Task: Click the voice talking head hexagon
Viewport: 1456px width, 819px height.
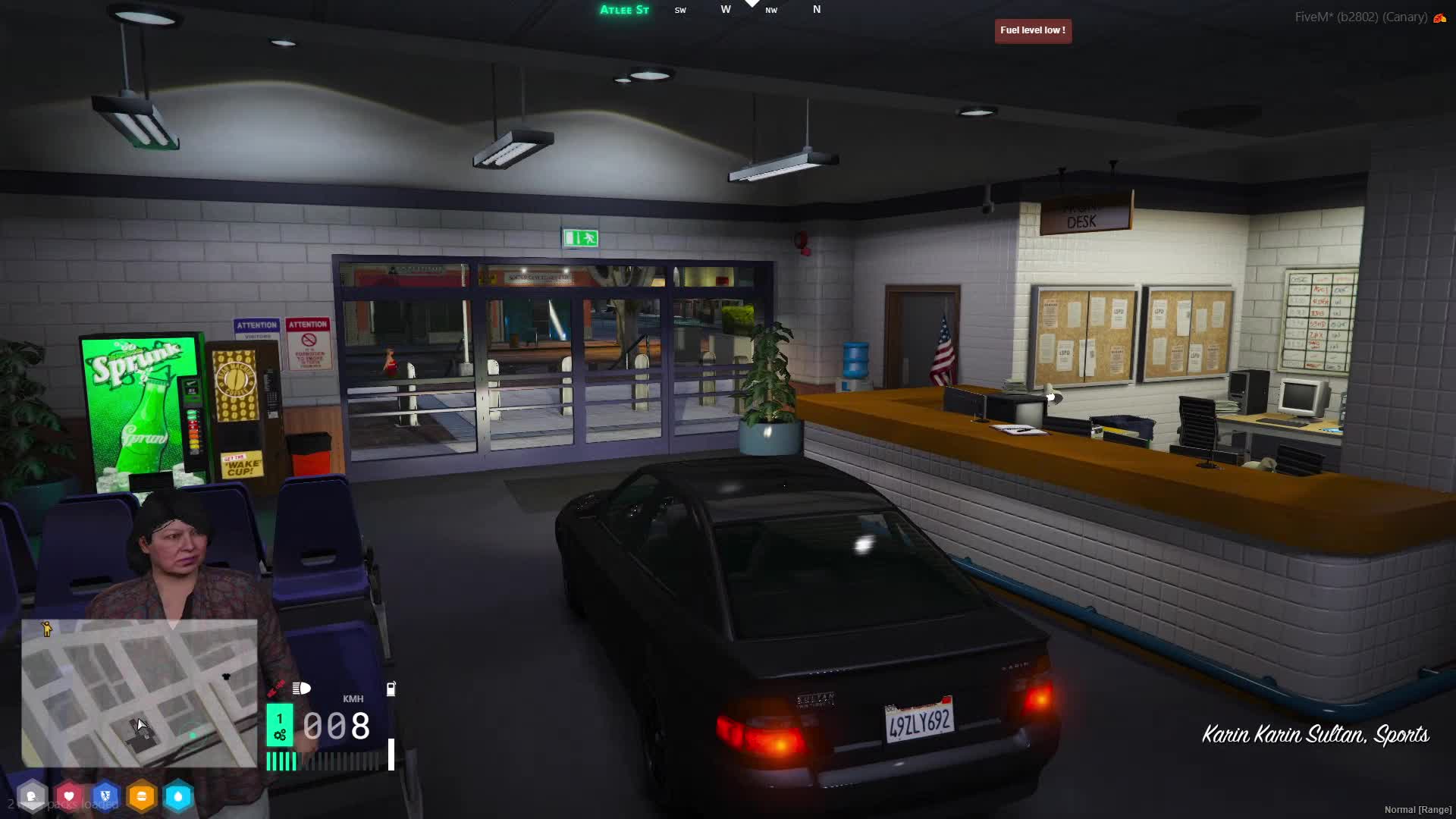Action: click(32, 796)
